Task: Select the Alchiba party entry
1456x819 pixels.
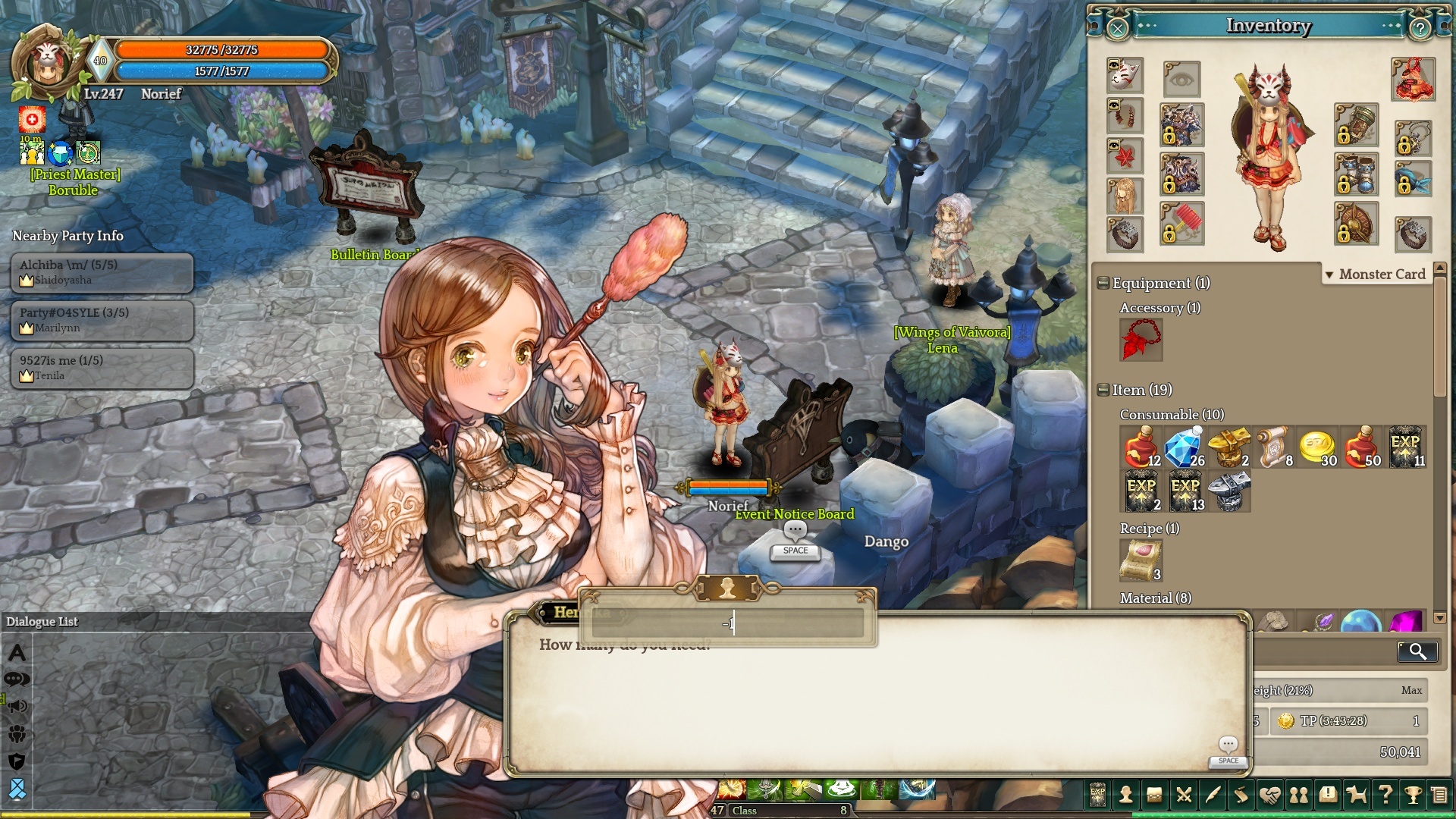Action: tap(102, 272)
